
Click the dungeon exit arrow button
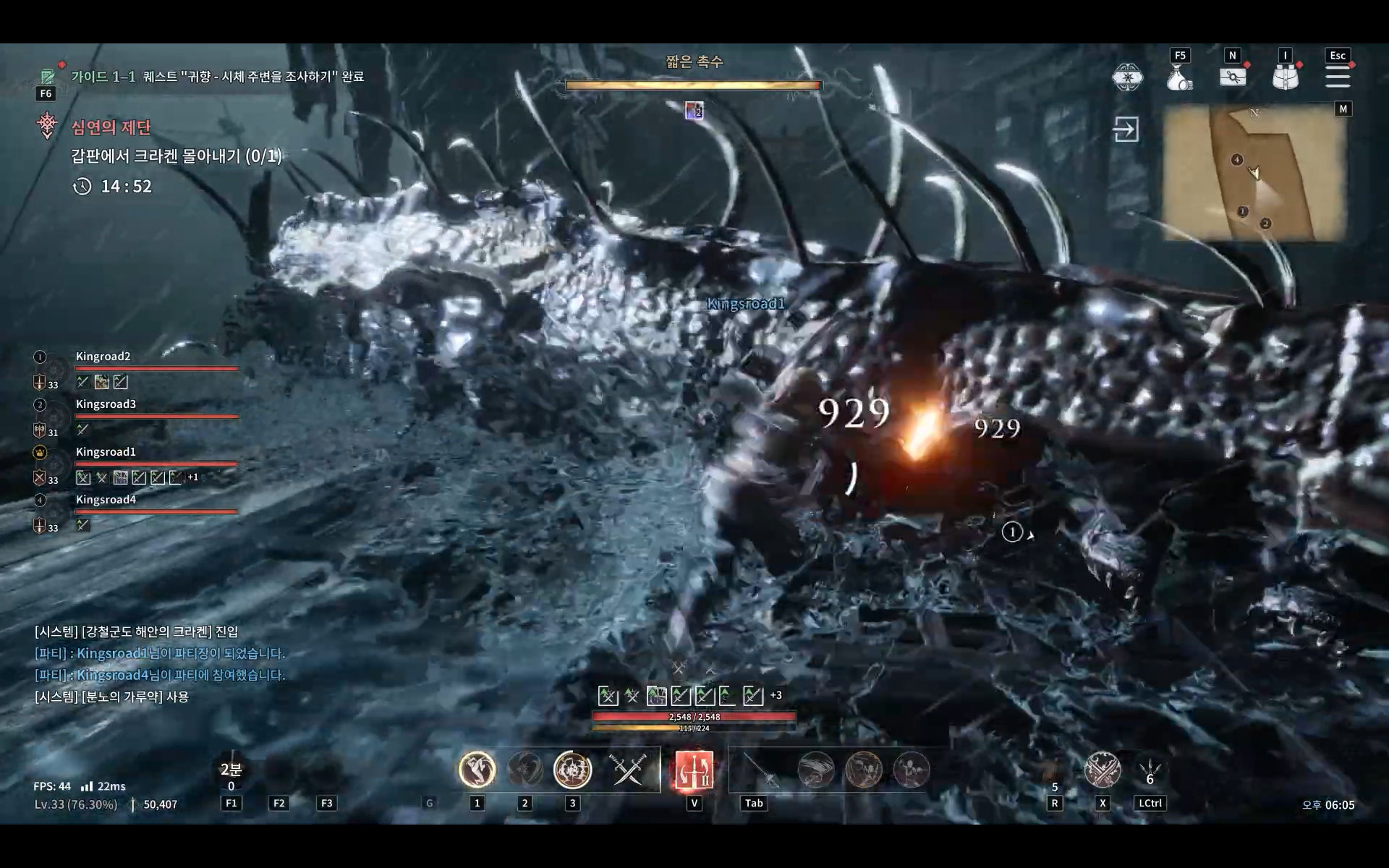1126,129
